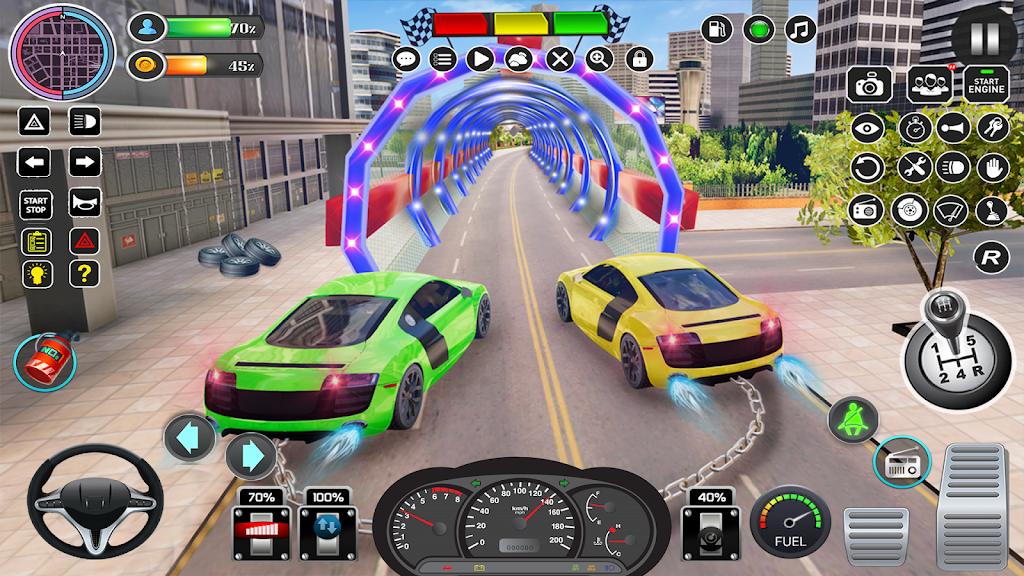Open the camera view button
The width and height of the screenshot is (1024, 576).
point(870,85)
